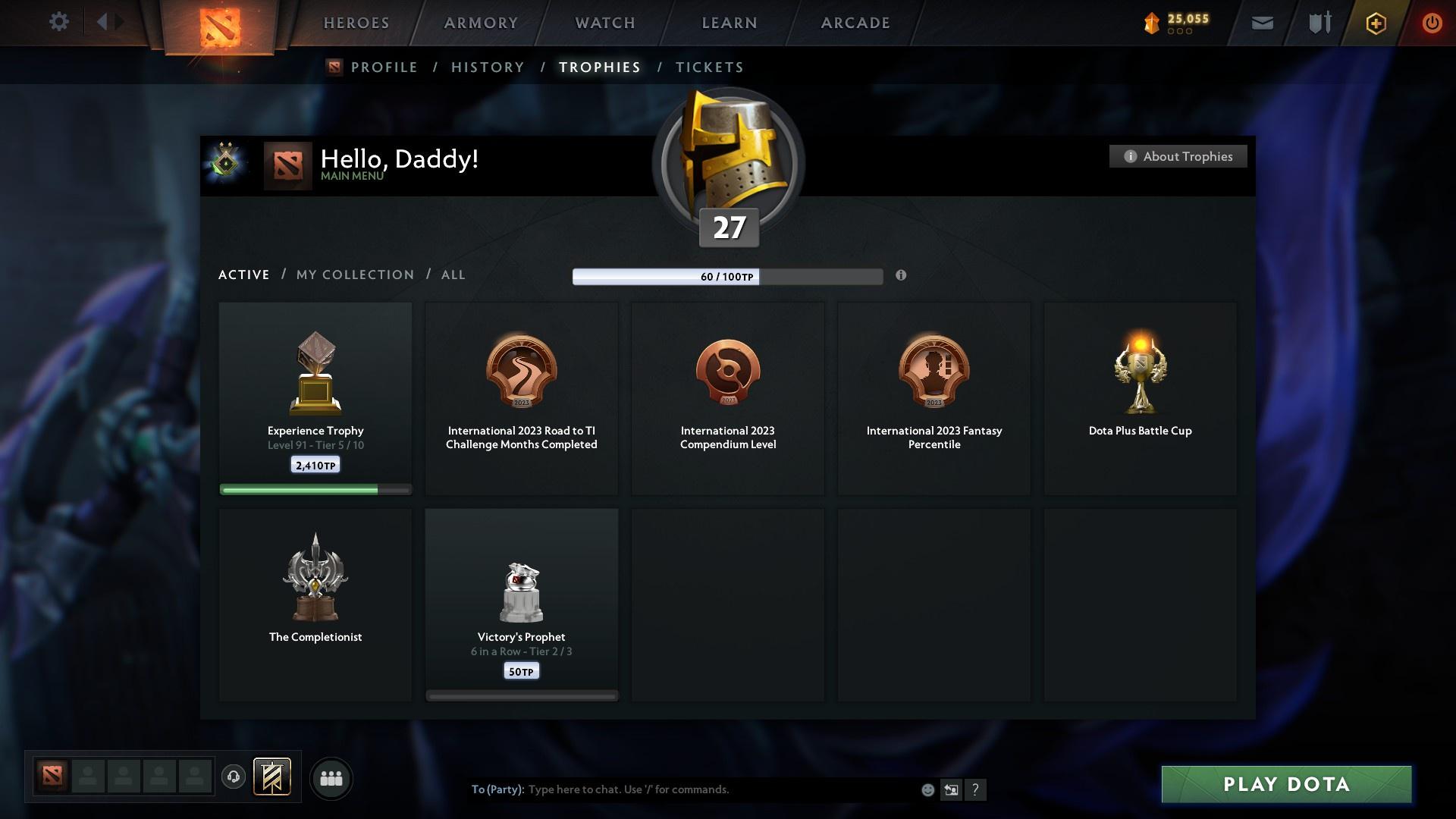Image resolution: width=1456 pixels, height=819 pixels.
Task: Click the gold Dota Plus subscription icon
Action: (x=1375, y=23)
